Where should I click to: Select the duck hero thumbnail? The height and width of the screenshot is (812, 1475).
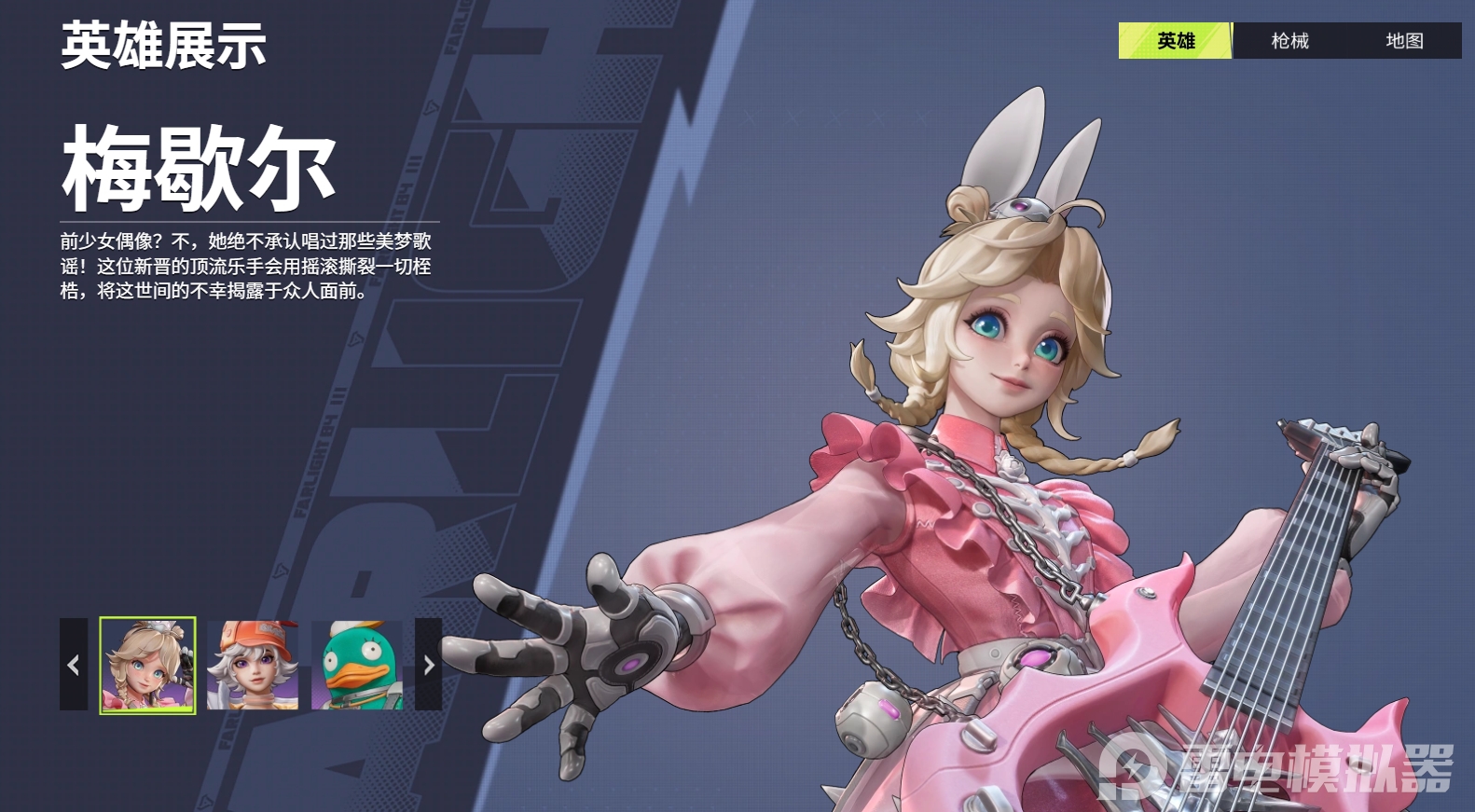click(x=358, y=664)
